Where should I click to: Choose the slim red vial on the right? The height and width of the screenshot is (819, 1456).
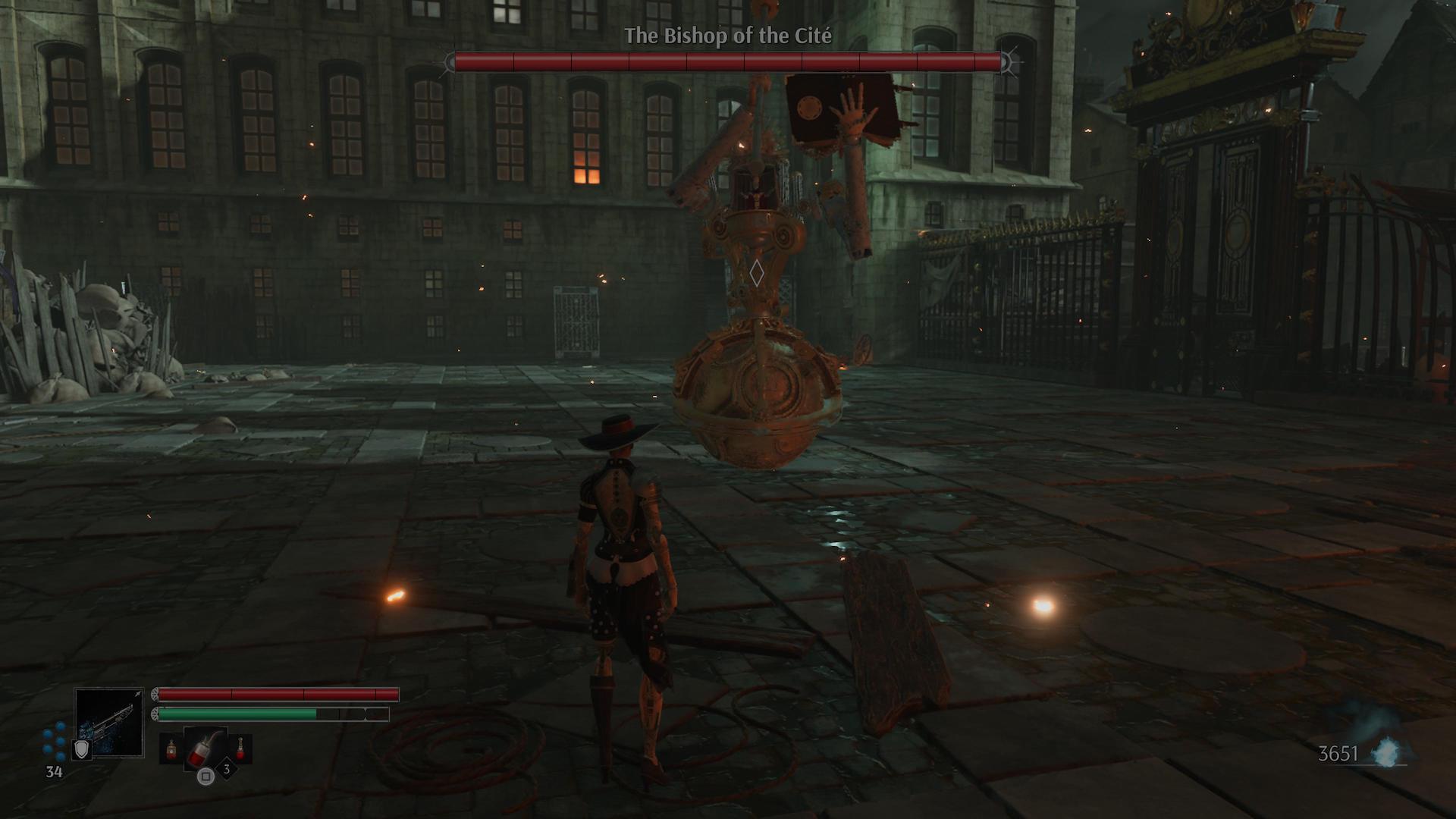click(x=240, y=749)
